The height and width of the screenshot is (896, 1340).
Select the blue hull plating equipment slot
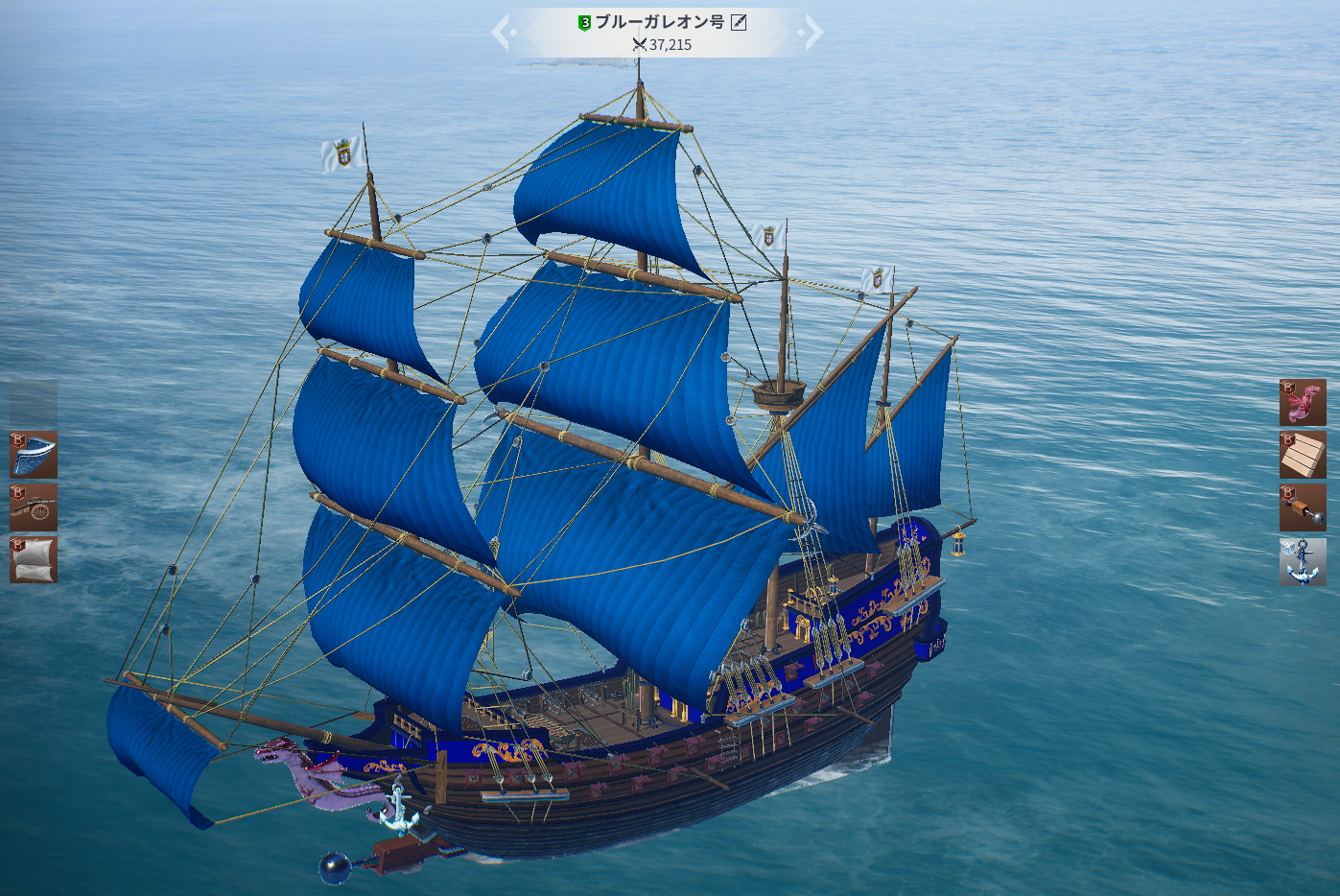[34, 455]
